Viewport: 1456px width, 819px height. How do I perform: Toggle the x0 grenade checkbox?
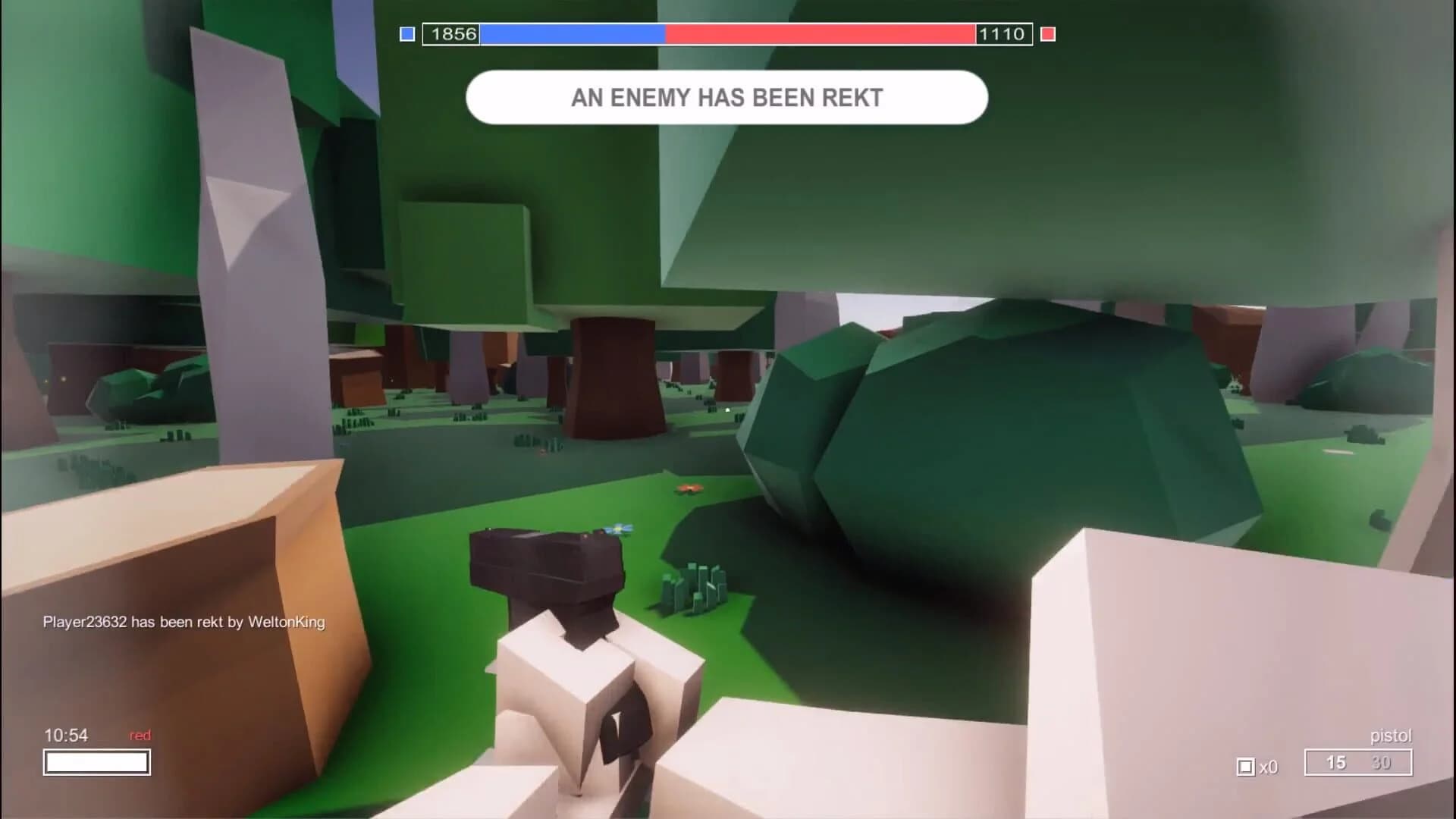pyautogui.click(x=1257, y=767)
